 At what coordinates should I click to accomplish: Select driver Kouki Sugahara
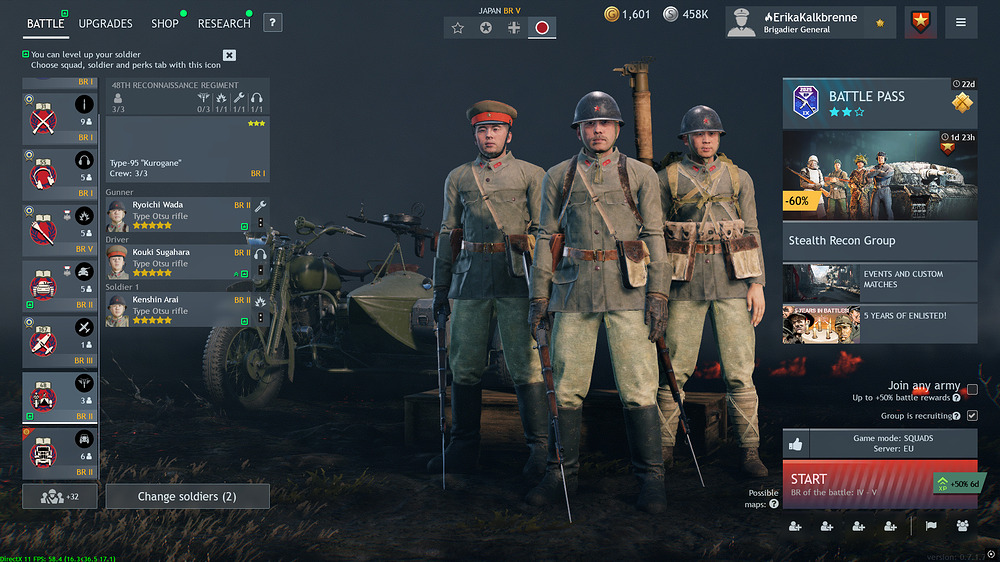tap(175, 258)
